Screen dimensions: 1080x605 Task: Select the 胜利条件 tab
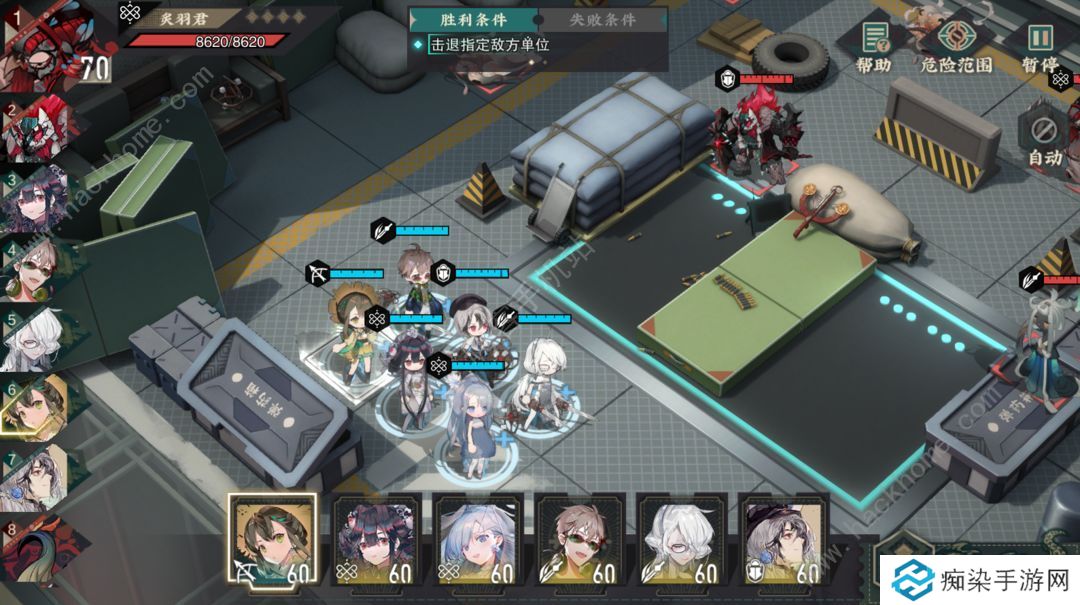[474, 19]
